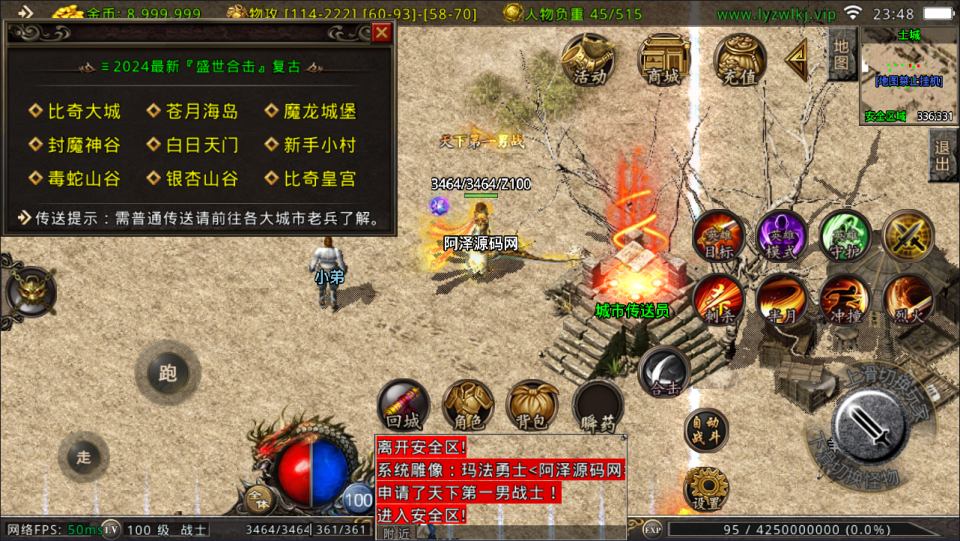Open the 角色 character sheet
The image size is (960, 541).
[468, 405]
